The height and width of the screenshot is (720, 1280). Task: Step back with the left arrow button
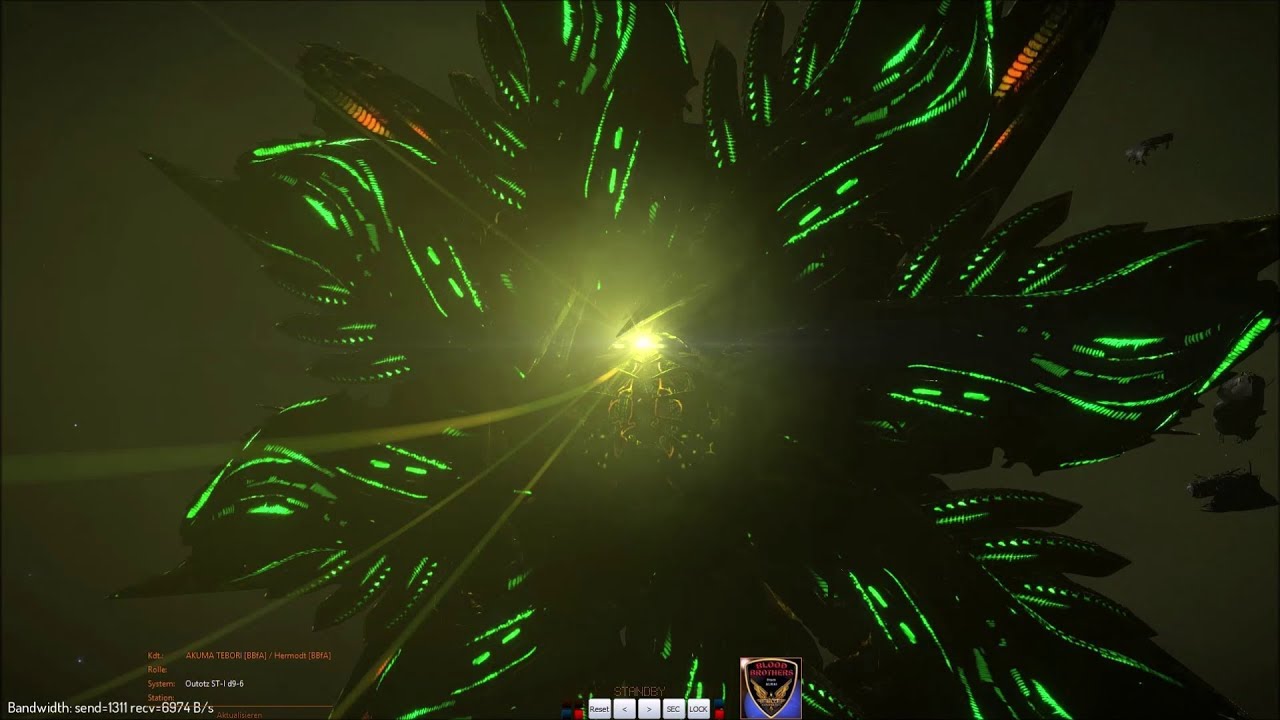pos(624,709)
